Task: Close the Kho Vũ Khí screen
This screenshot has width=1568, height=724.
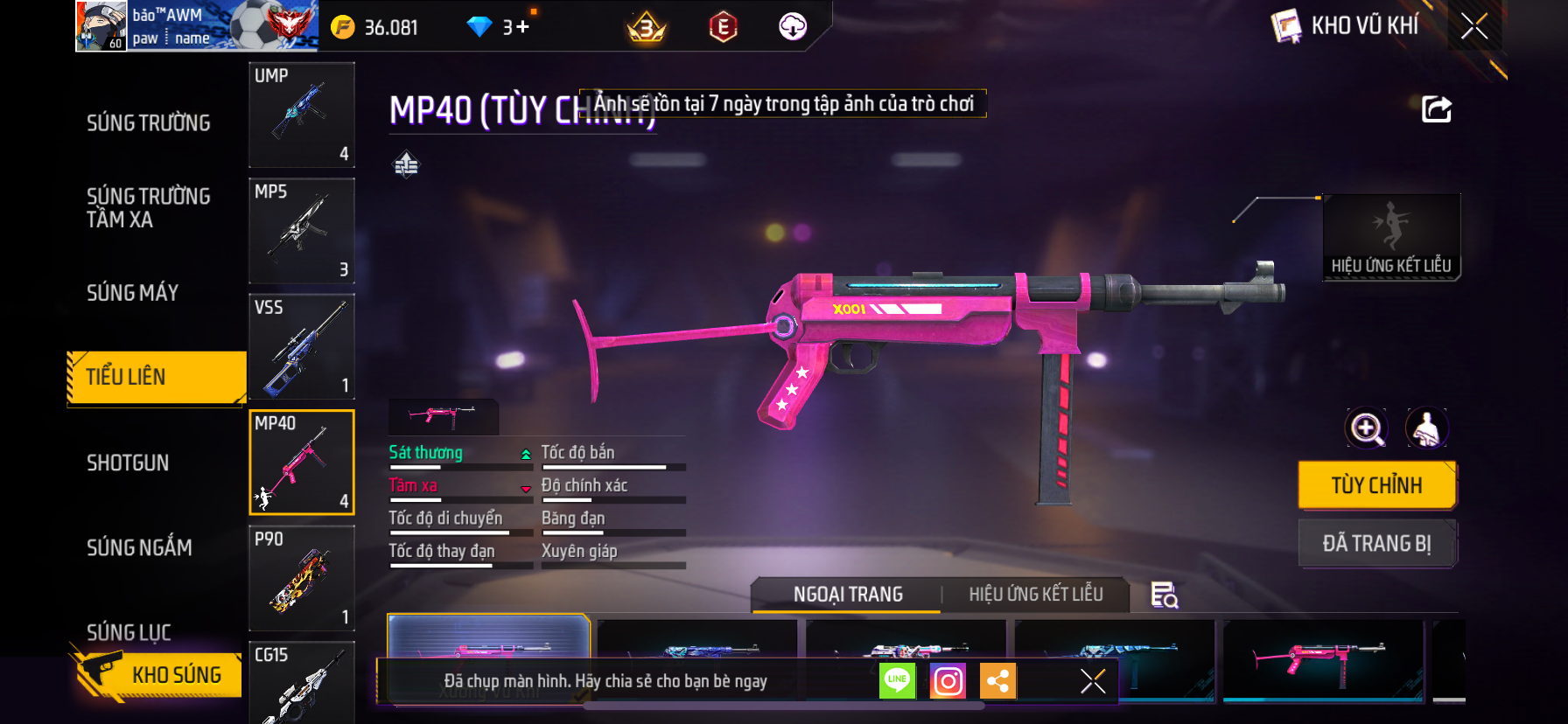Action: [x=1474, y=26]
